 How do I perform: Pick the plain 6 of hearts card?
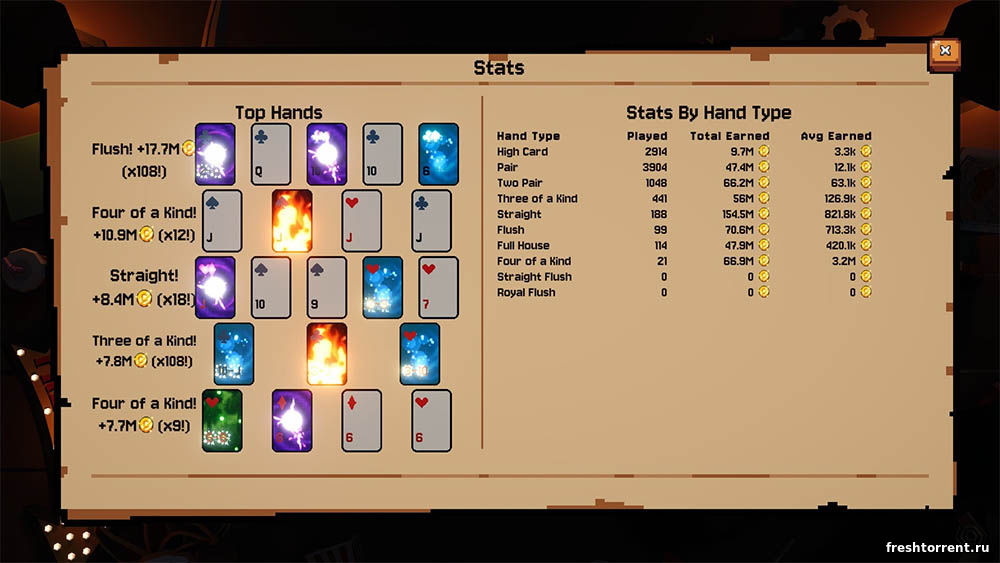[x=432, y=420]
